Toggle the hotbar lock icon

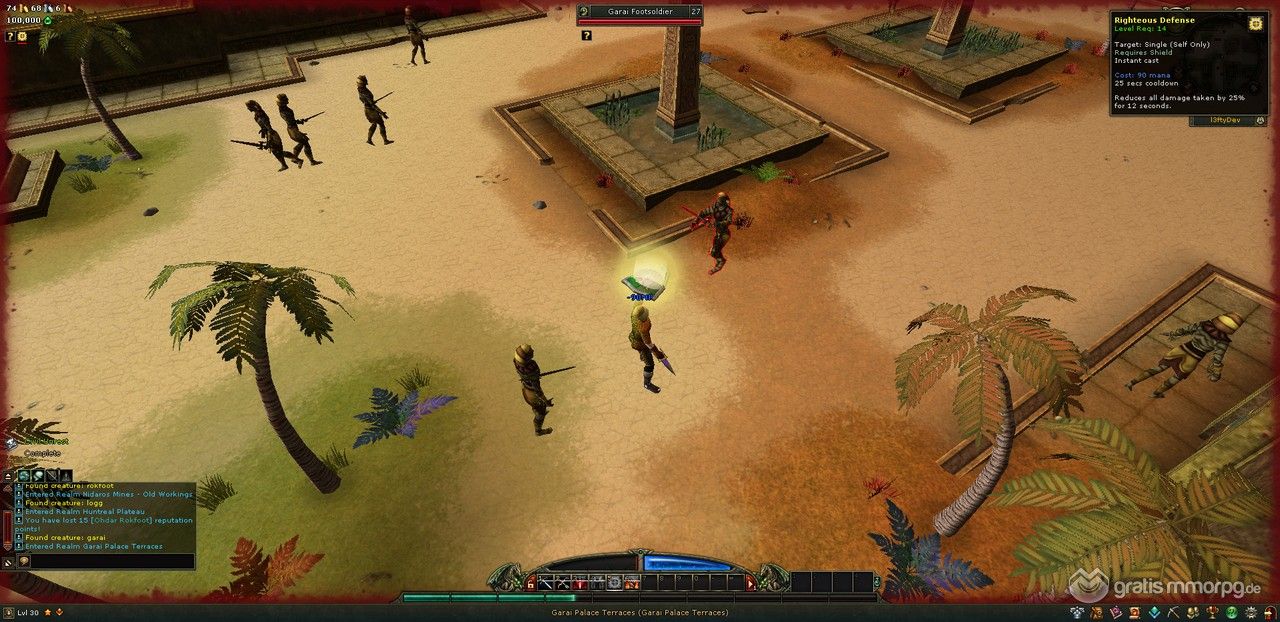pyautogui.click(x=530, y=583)
